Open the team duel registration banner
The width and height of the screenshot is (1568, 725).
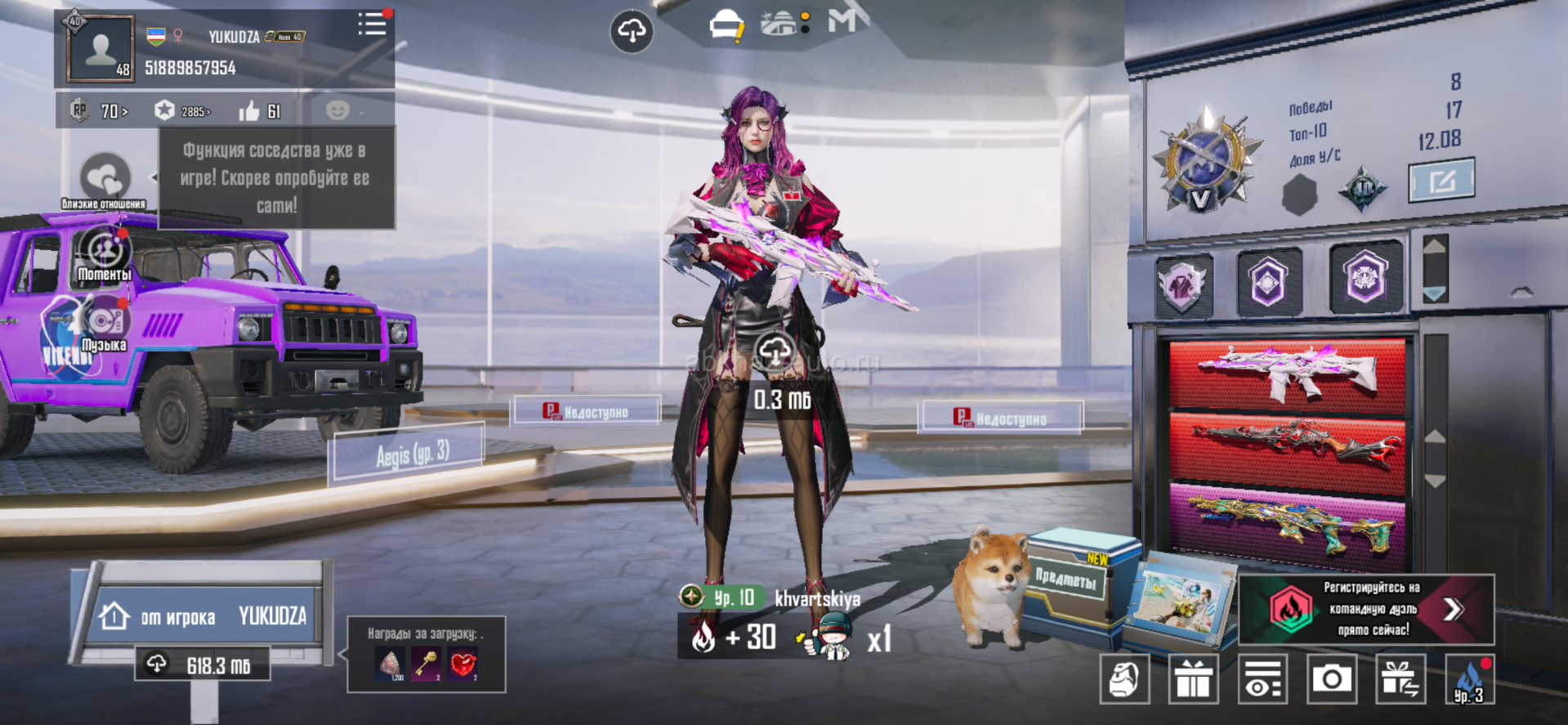[1366, 609]
